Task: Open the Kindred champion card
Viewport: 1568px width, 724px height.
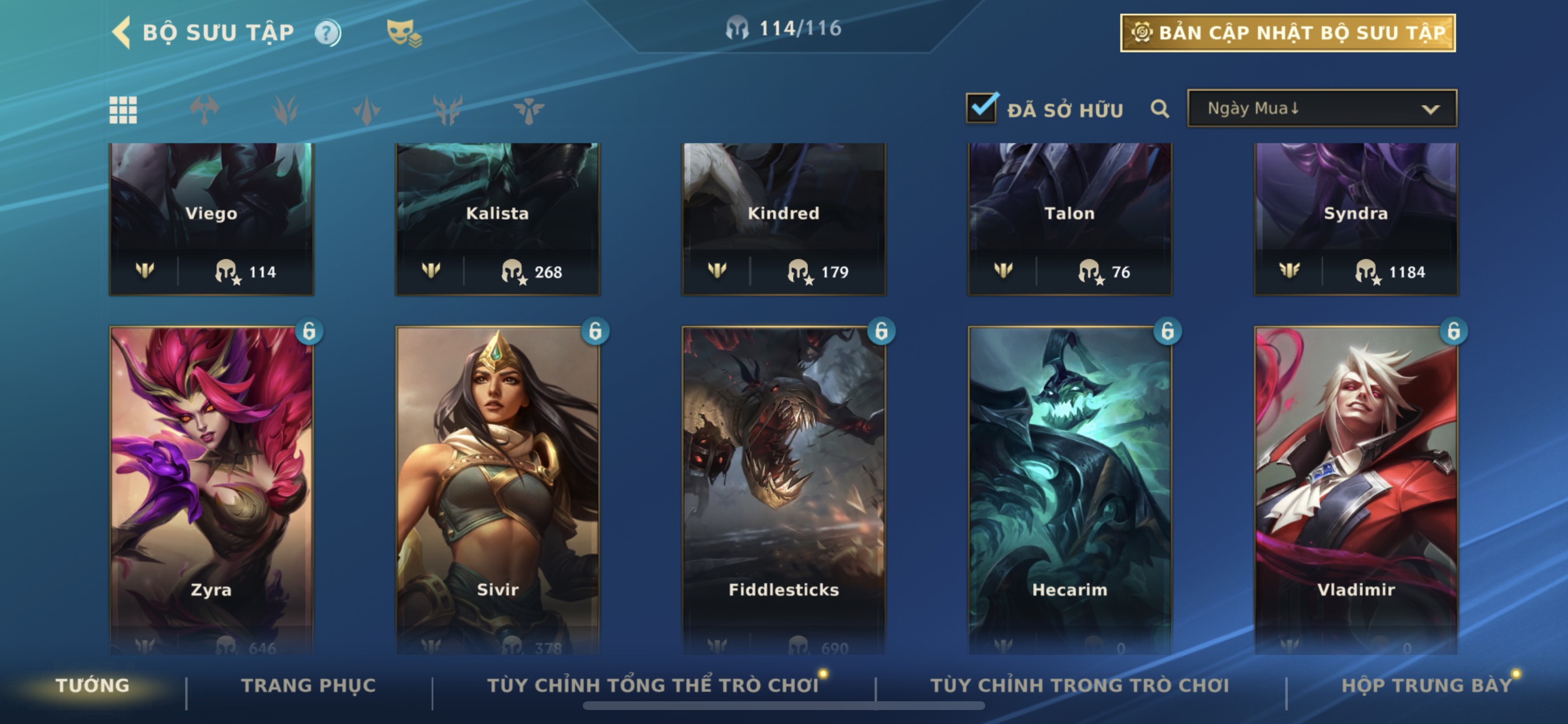Action: point(783,219)
